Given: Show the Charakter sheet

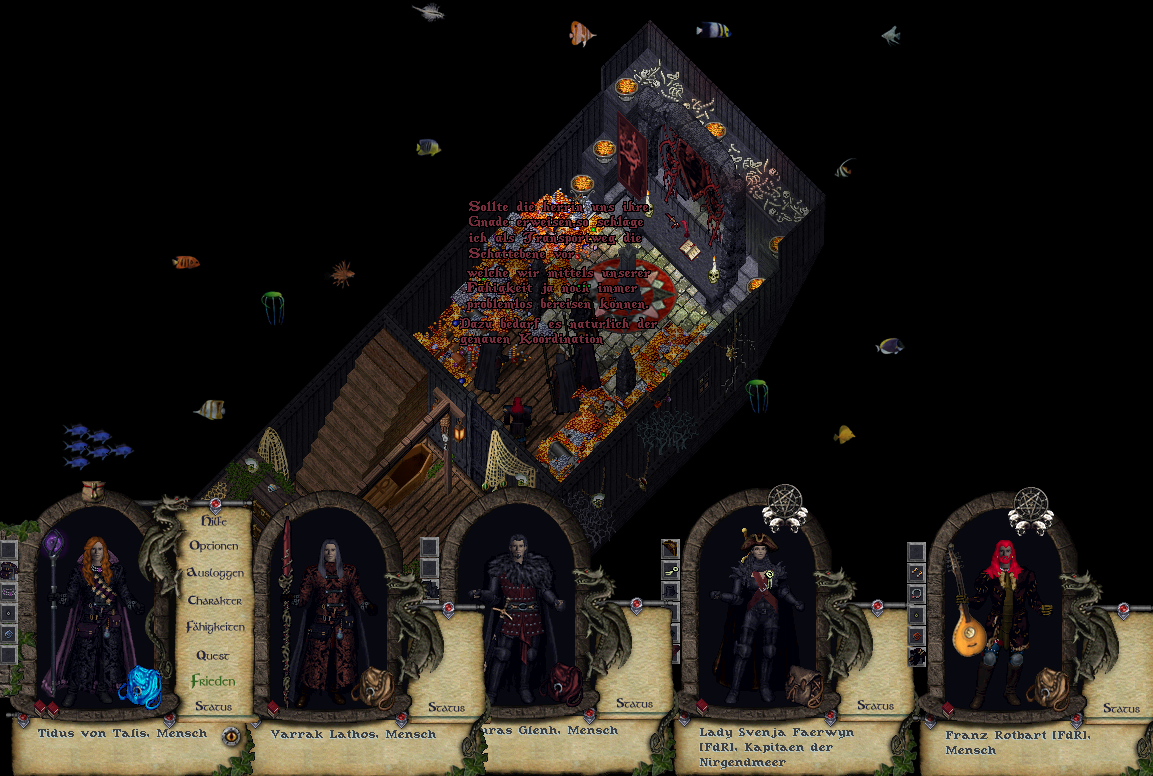Looking at the screenshot, I should (x=214, y=600).
